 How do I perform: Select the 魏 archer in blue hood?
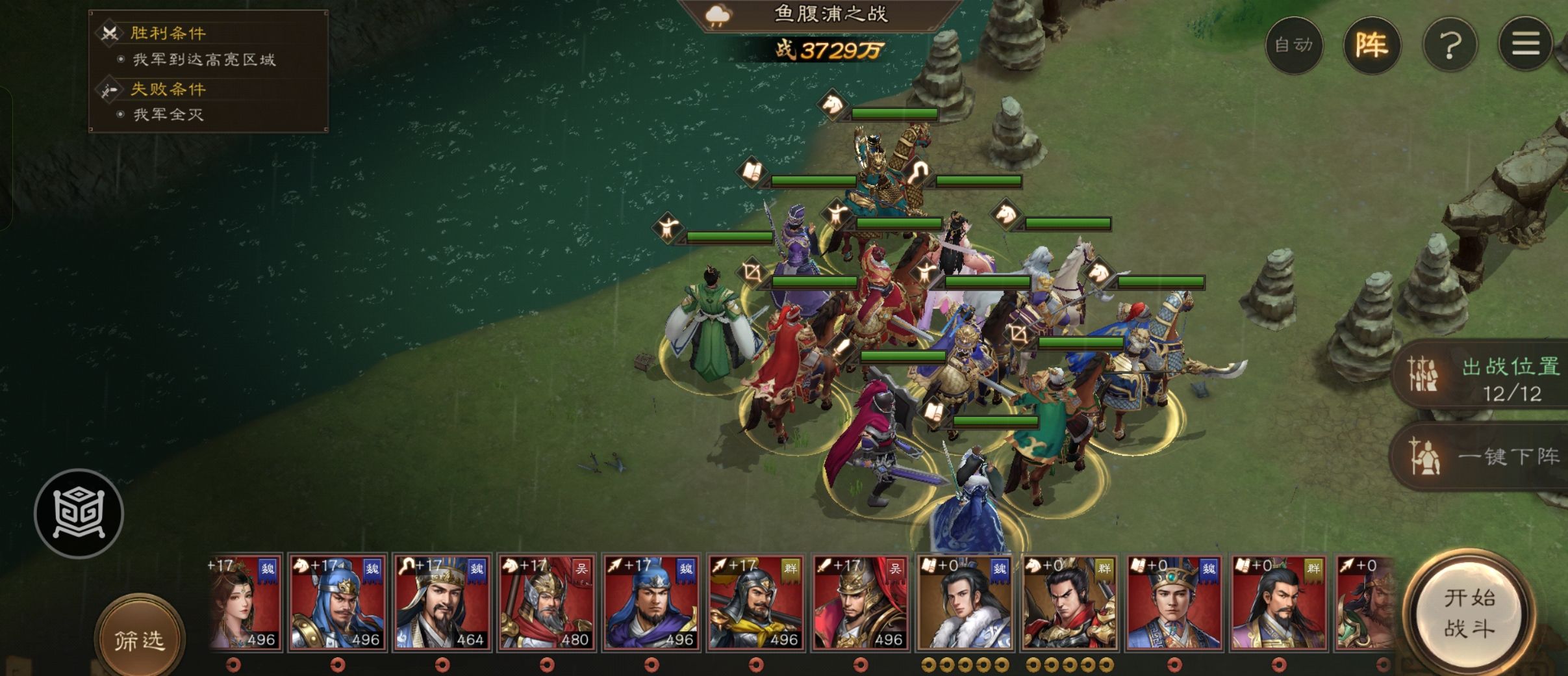click(651, 603)
